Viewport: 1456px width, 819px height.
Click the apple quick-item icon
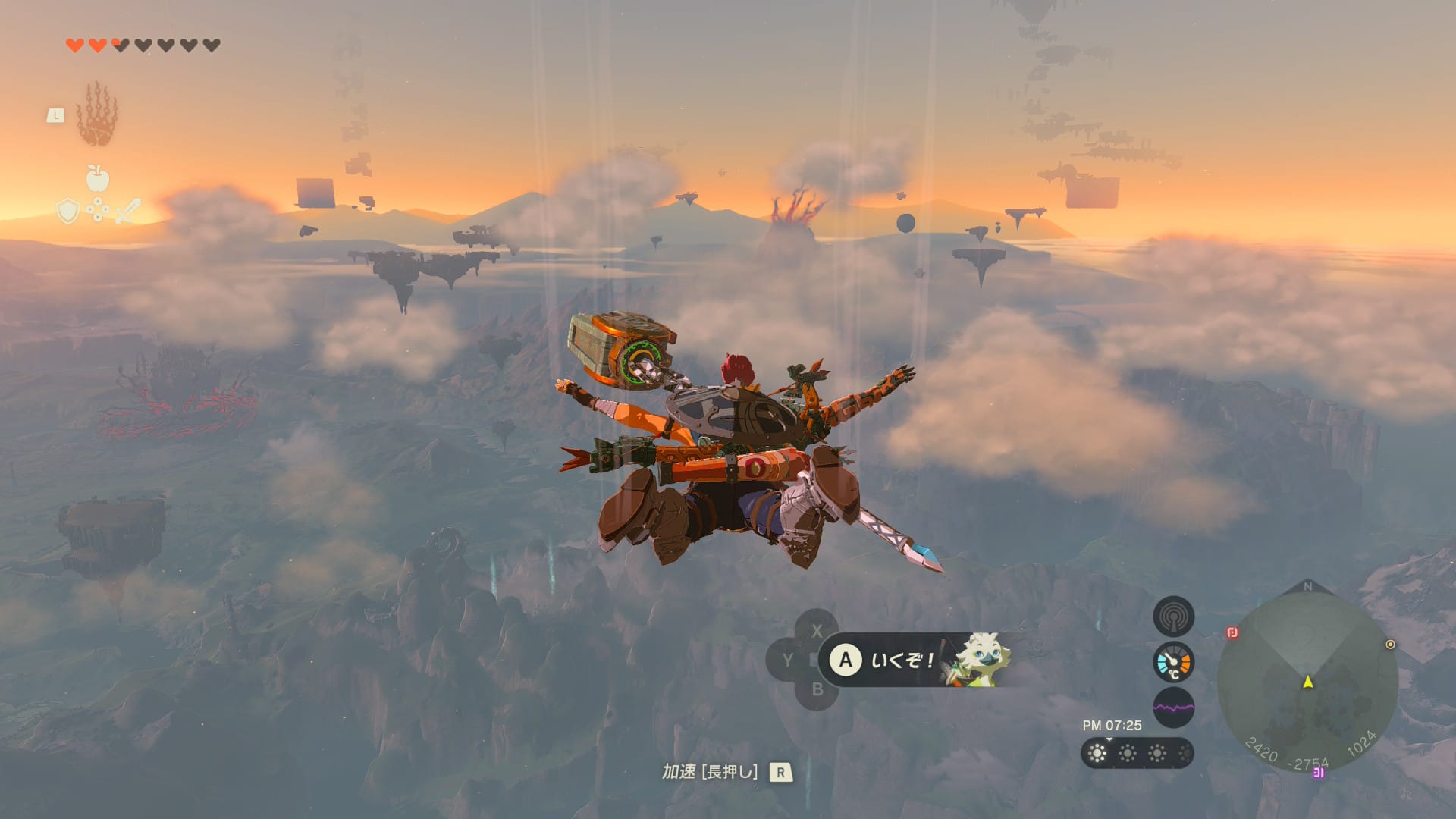(x=98, y=178)
